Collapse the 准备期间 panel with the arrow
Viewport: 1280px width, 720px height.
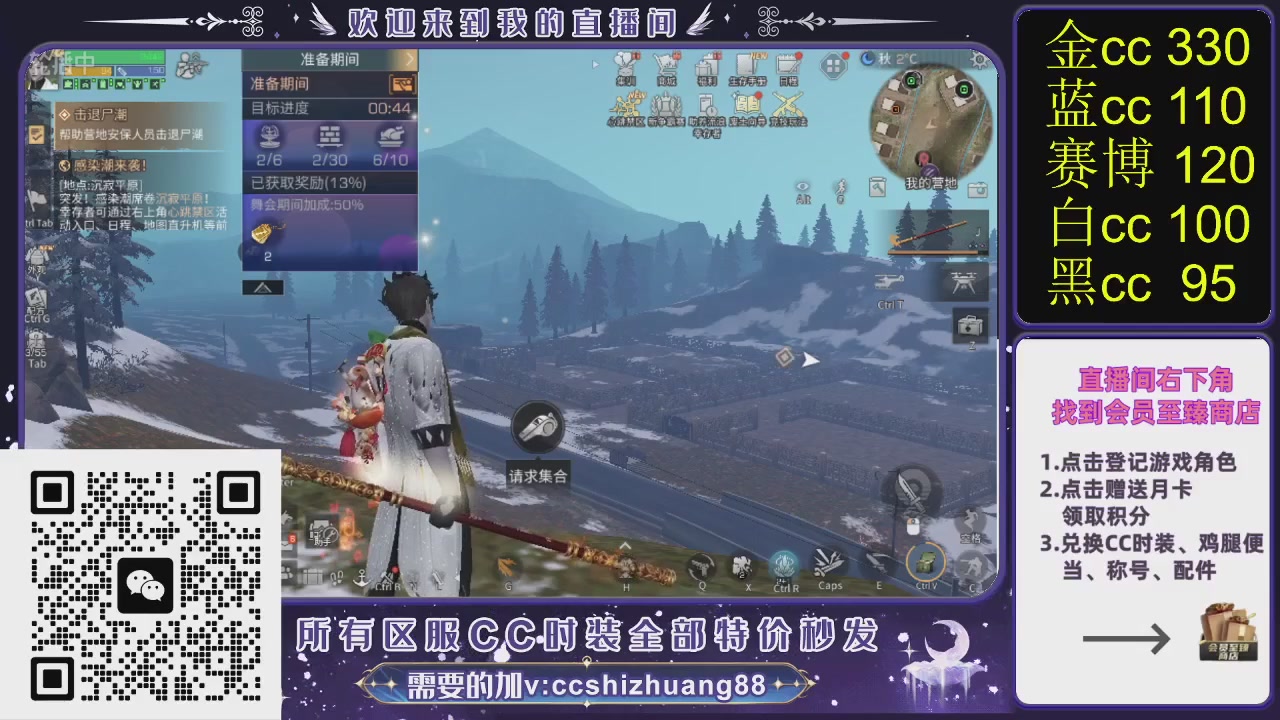click(409, 59)
